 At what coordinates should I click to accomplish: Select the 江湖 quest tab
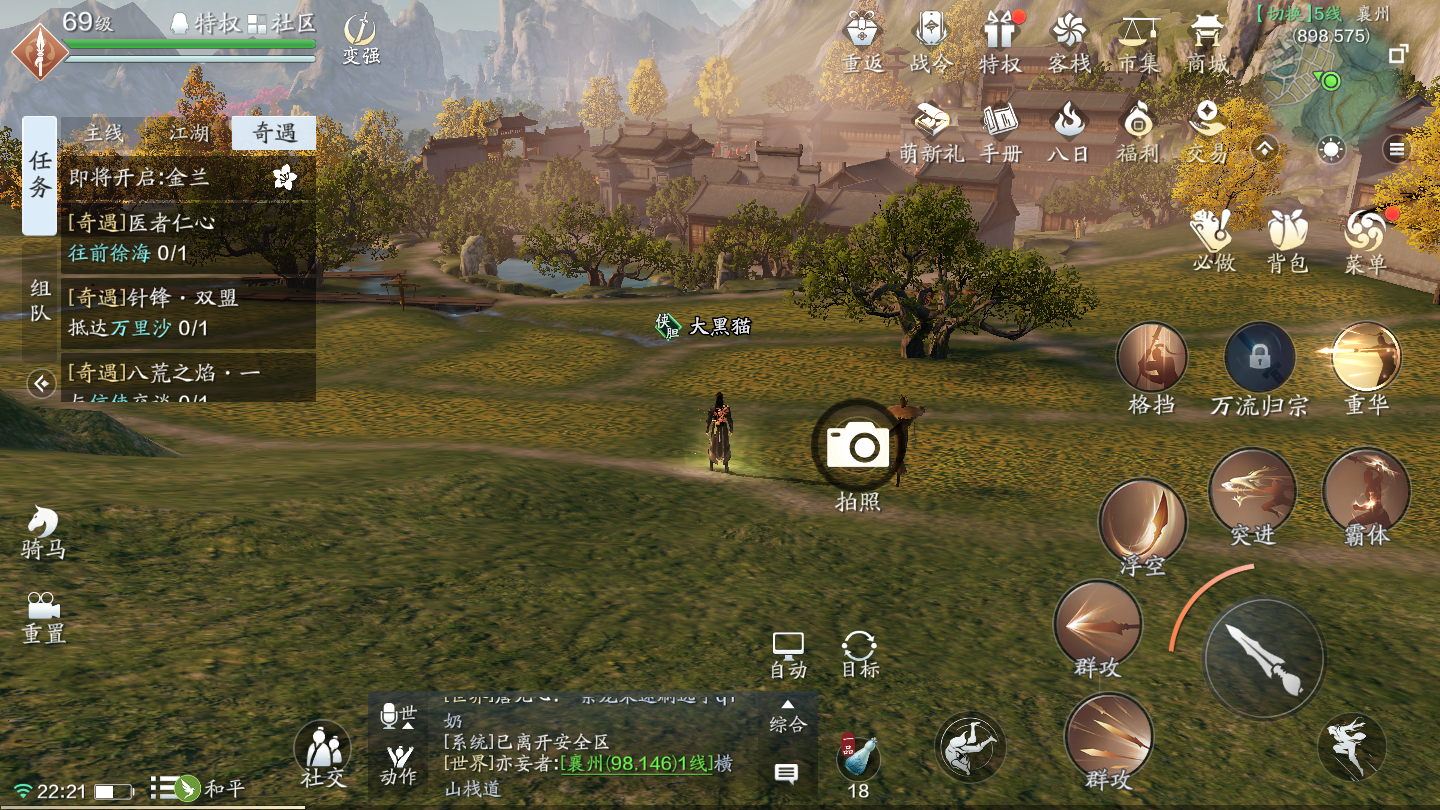pos(188,133)
